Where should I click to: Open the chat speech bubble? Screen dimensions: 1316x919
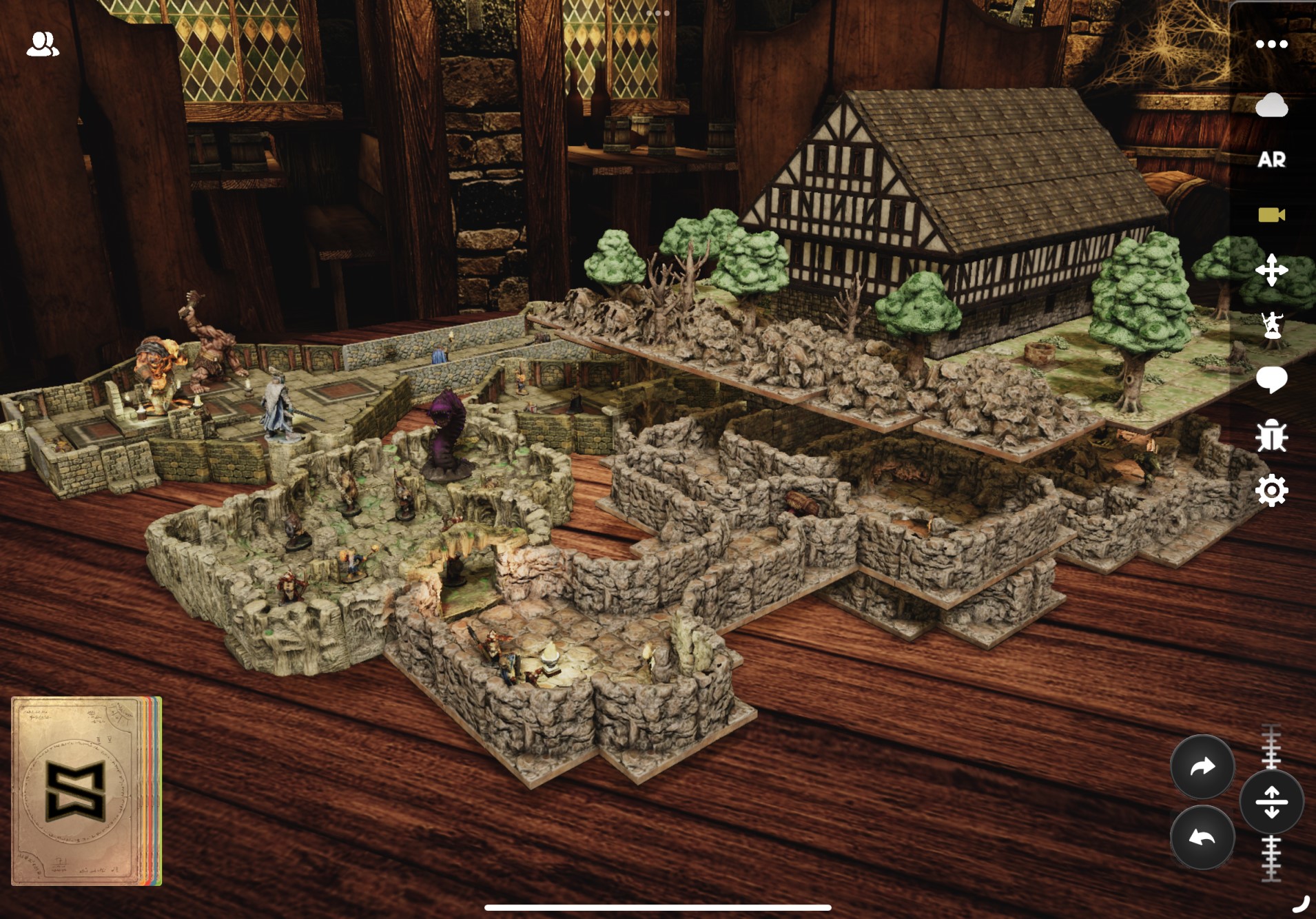[1271, 380]
